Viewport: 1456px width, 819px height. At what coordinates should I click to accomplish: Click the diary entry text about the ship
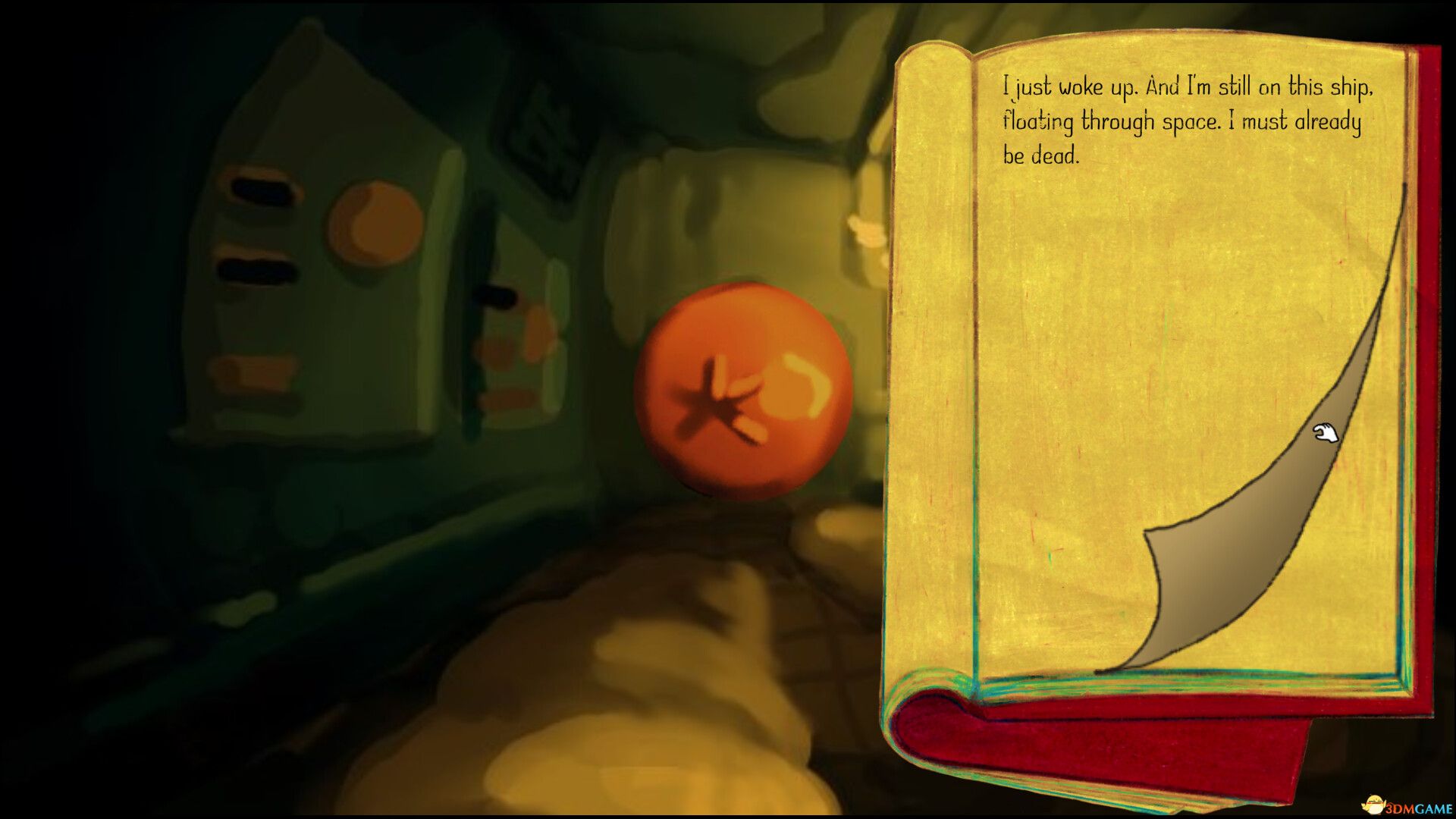click(1187, 121)
